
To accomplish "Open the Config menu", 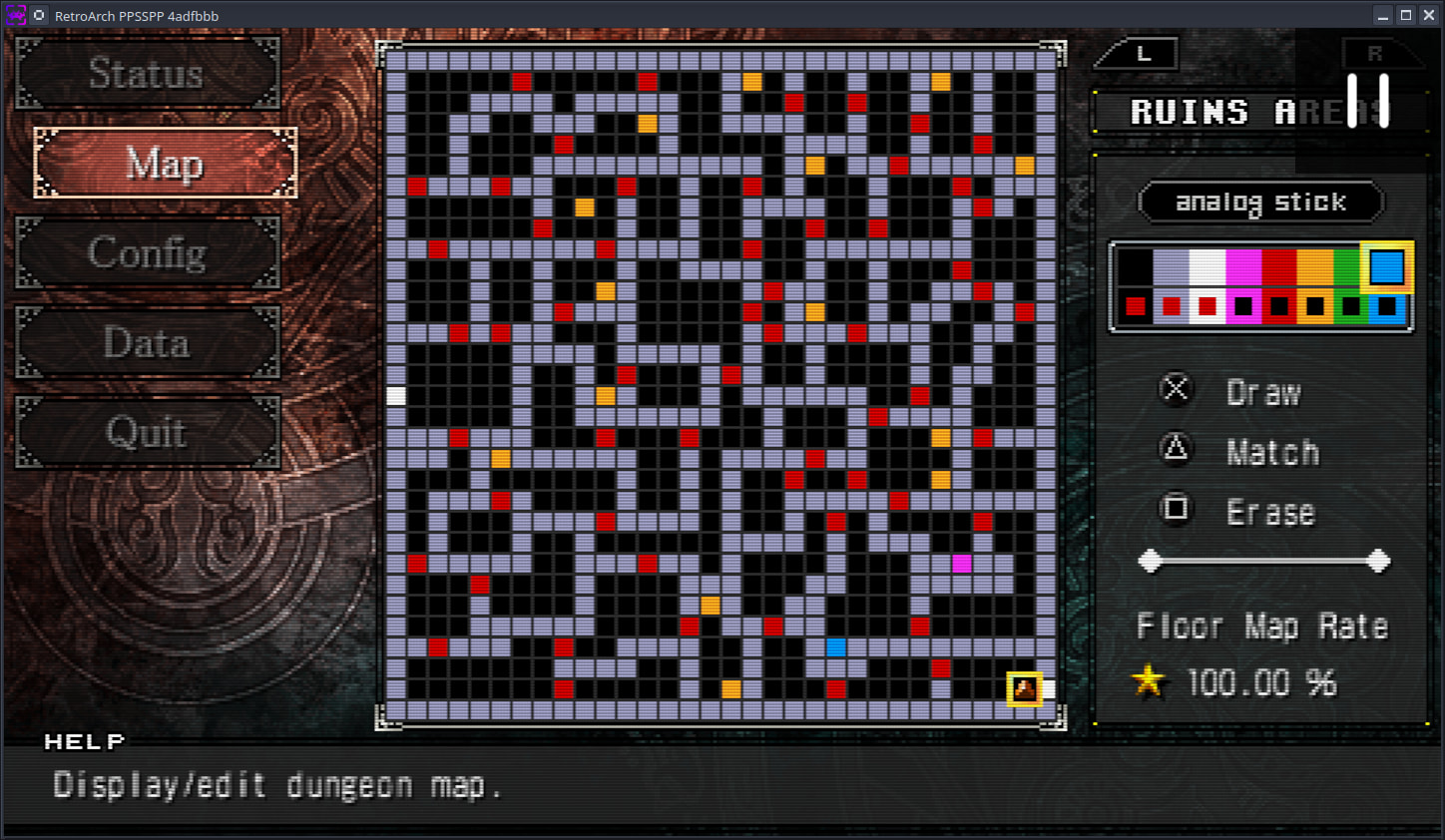I will [147, 253].
